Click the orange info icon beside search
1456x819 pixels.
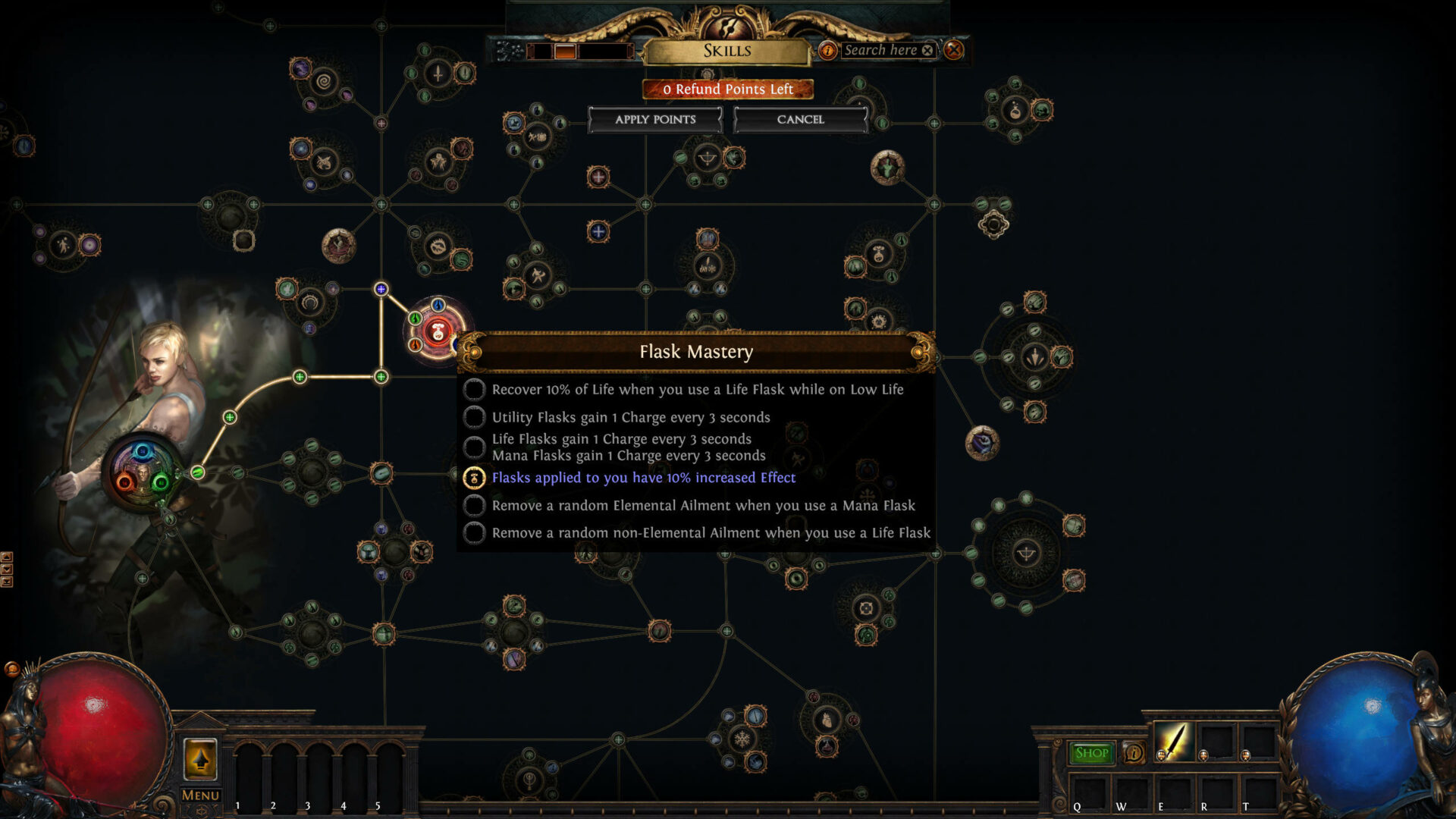[827, 50]
